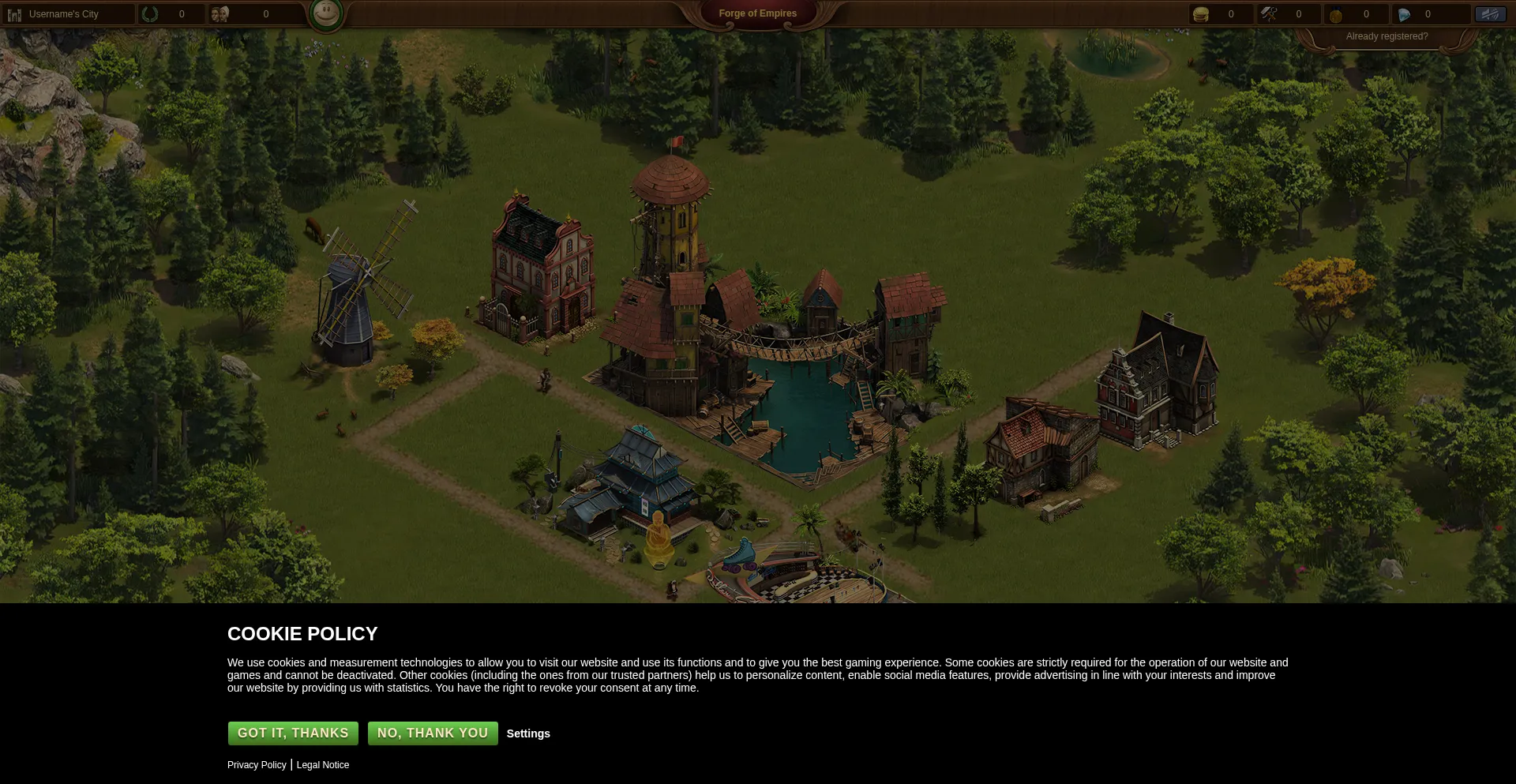Click the Forge of Empires title banner
Viewport: 1516px width, 784px height.
point(757,13)
